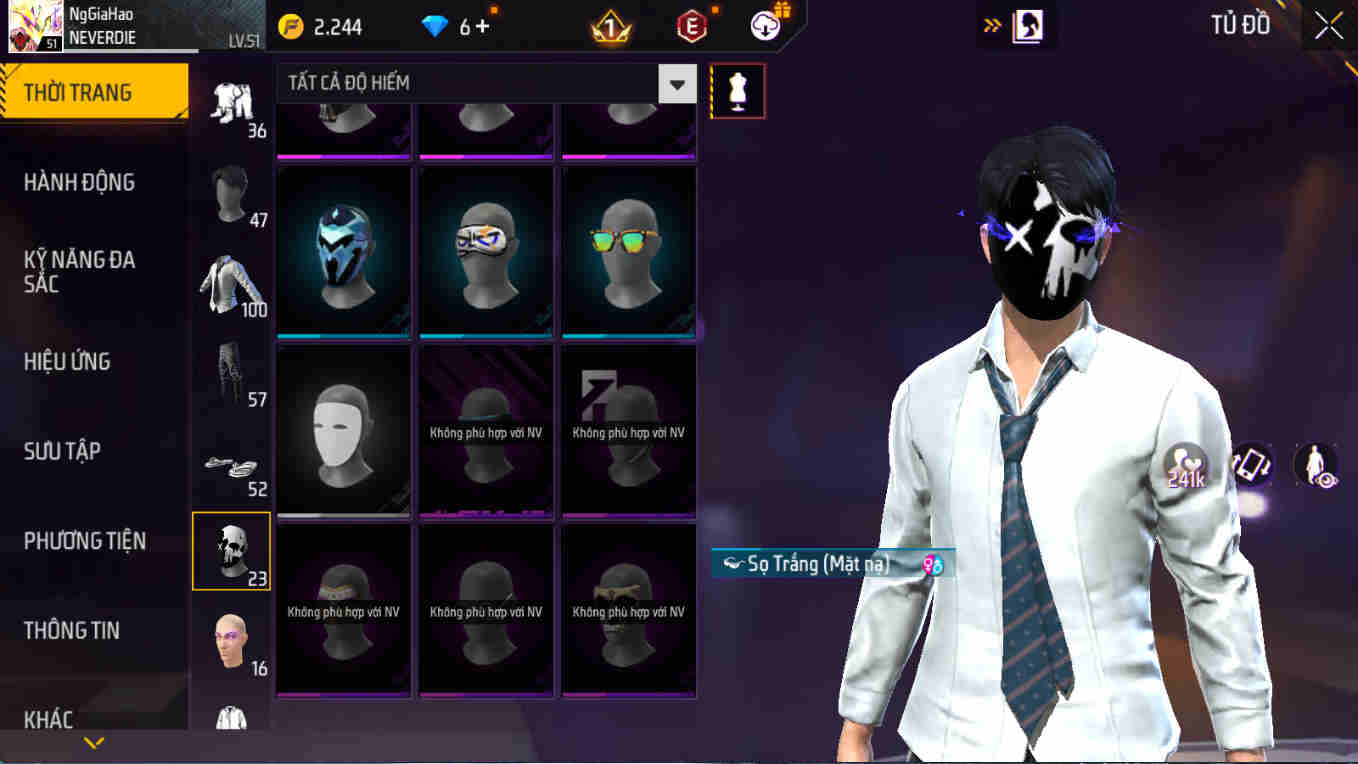Click the gold coin balance 2.244
Image resolution: width=1358 pixels, height=764 pixels.
coord(311,27)
